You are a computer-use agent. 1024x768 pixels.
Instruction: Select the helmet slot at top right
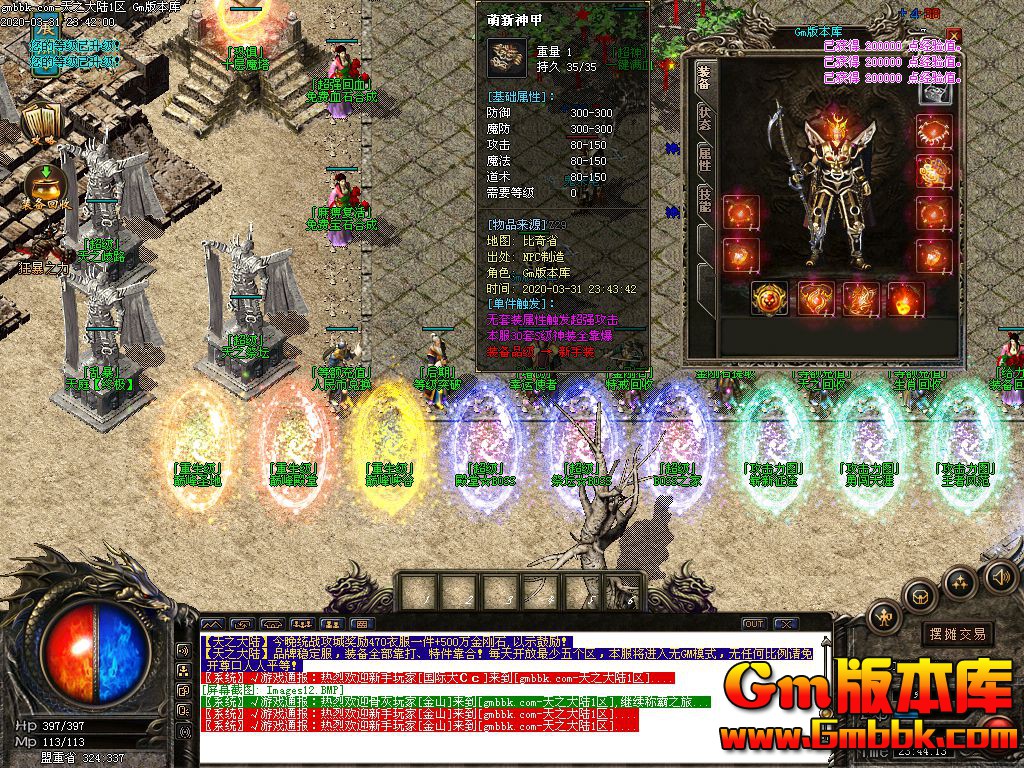pos(935,91)
